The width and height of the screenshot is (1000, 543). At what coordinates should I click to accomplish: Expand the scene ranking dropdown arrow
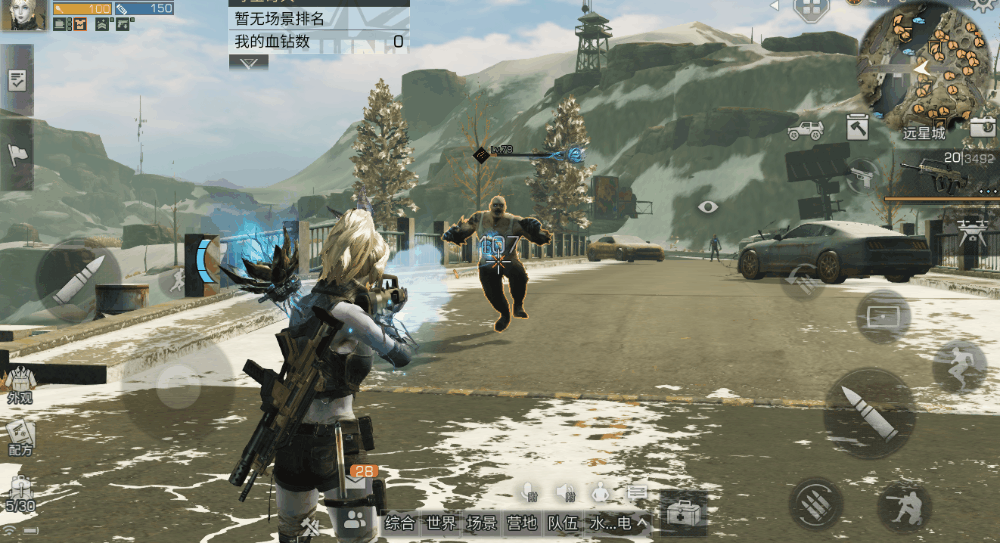(x=248, y=62)
